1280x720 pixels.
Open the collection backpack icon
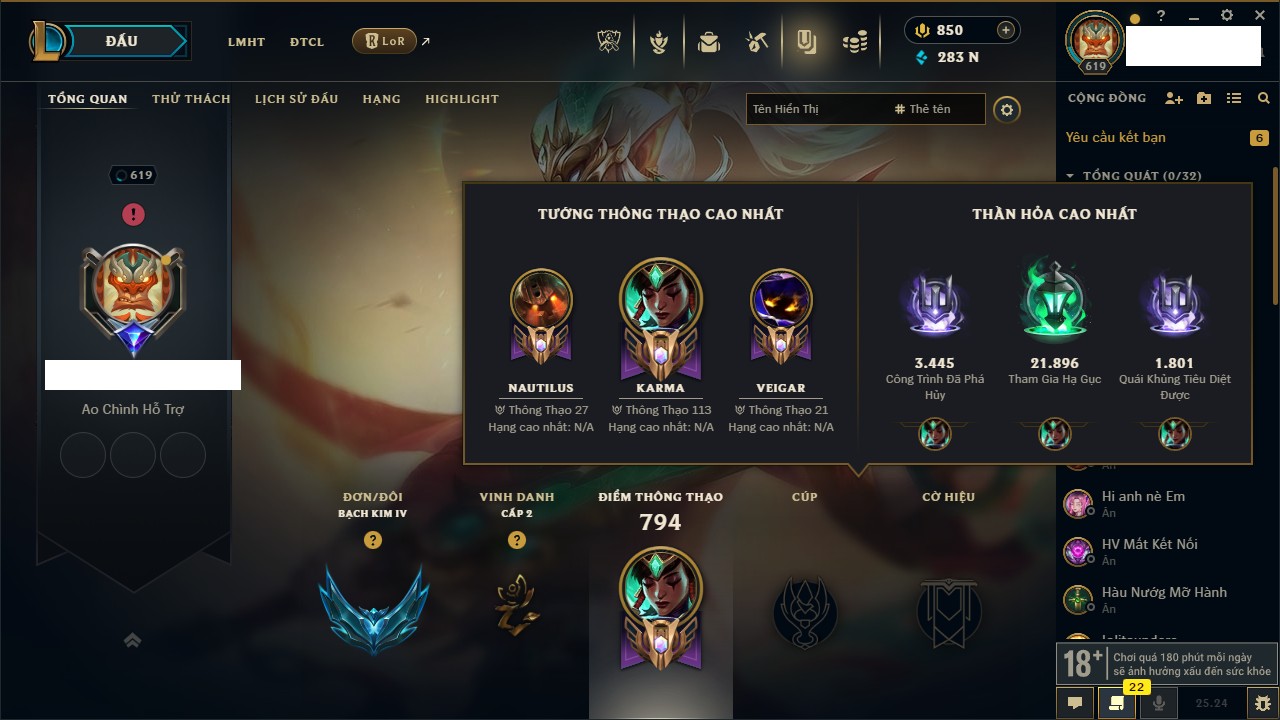[709, 42]
